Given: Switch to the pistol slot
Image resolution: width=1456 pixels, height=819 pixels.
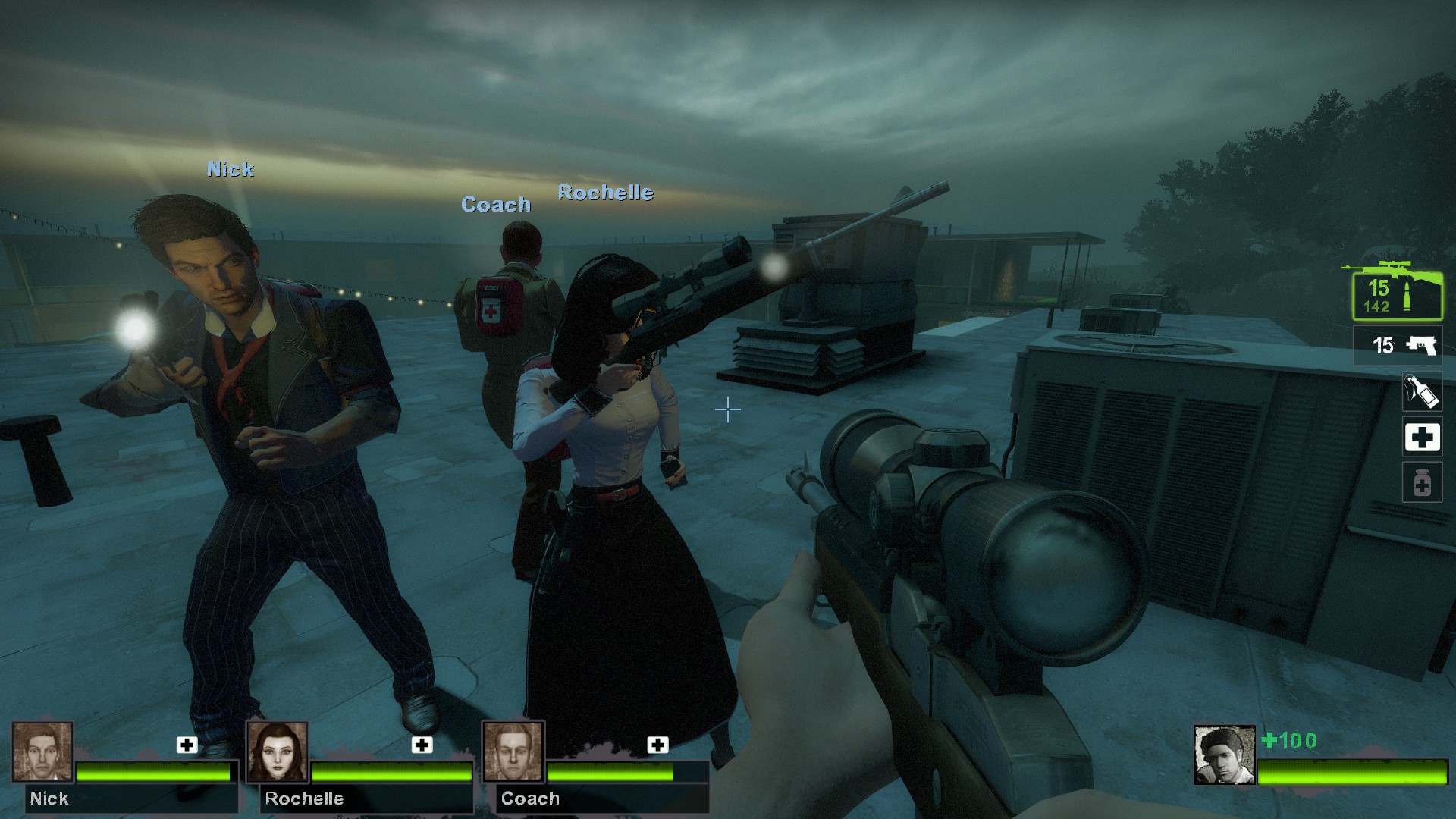Looking at the screenshot, I should [1398, 346].
